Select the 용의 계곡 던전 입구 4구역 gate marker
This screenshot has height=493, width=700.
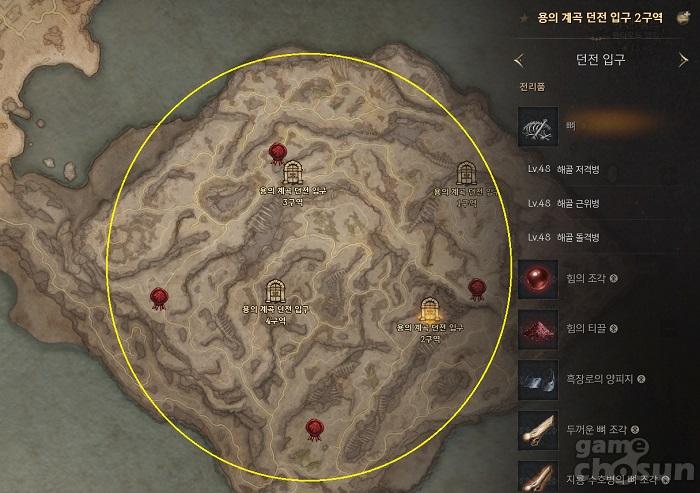[274, 292]
